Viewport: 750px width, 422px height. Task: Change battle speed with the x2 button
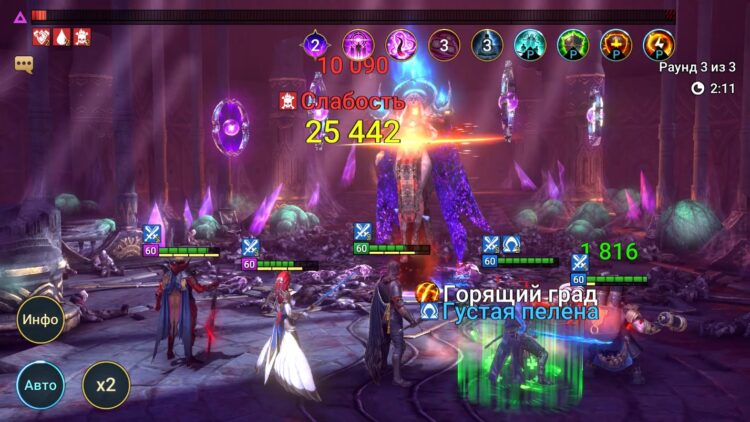105,385
